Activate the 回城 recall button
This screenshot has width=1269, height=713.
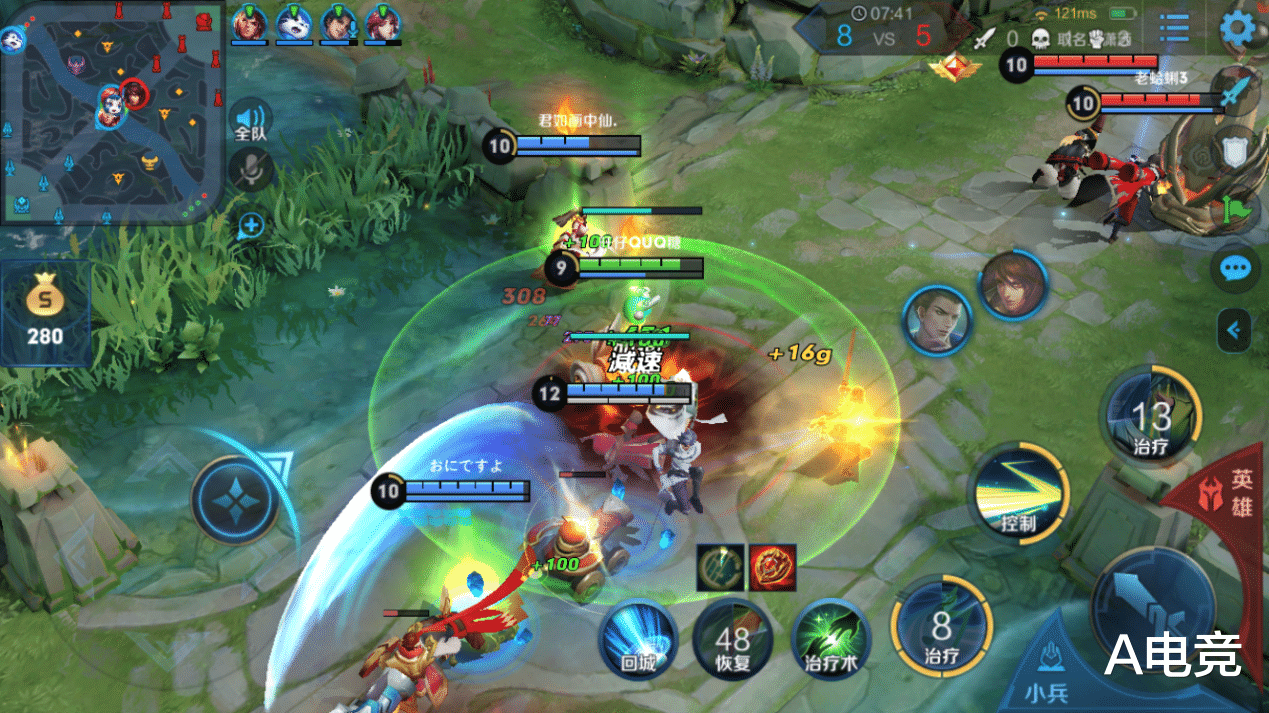pos(639,638)
